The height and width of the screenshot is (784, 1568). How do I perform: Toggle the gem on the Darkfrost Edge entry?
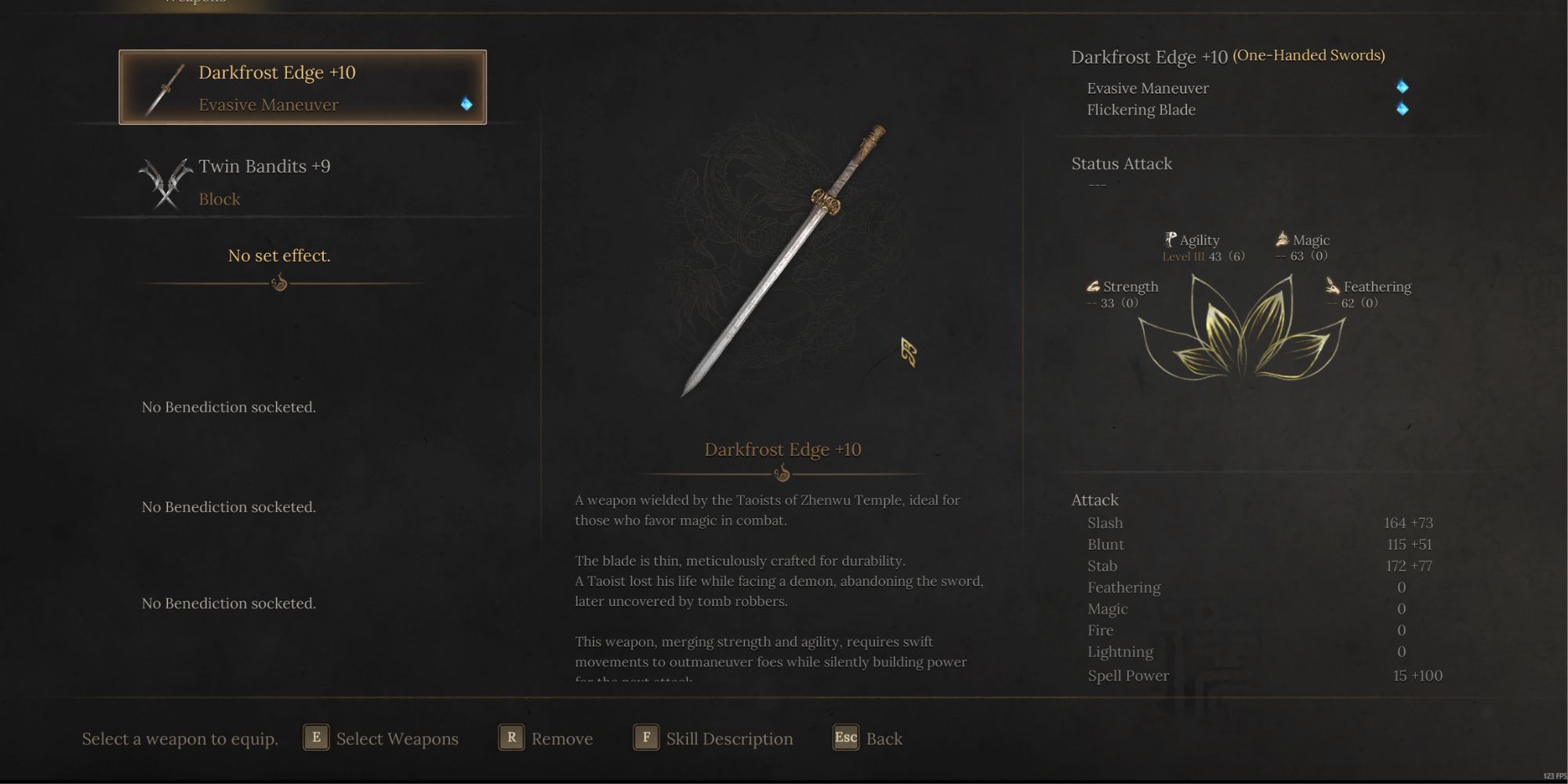468,103
